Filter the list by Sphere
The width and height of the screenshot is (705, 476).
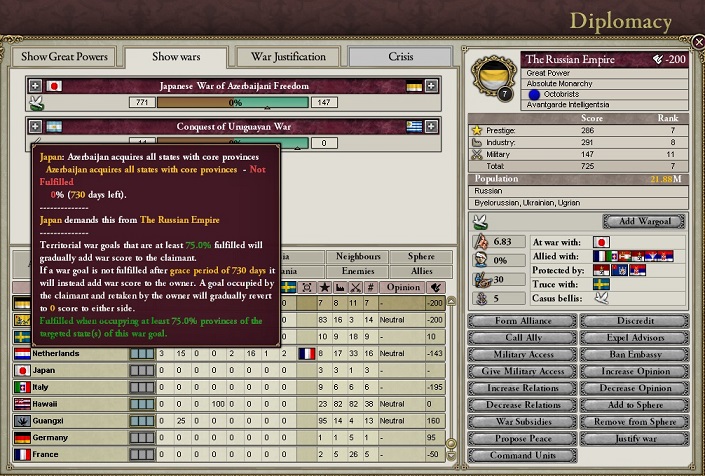420,256
